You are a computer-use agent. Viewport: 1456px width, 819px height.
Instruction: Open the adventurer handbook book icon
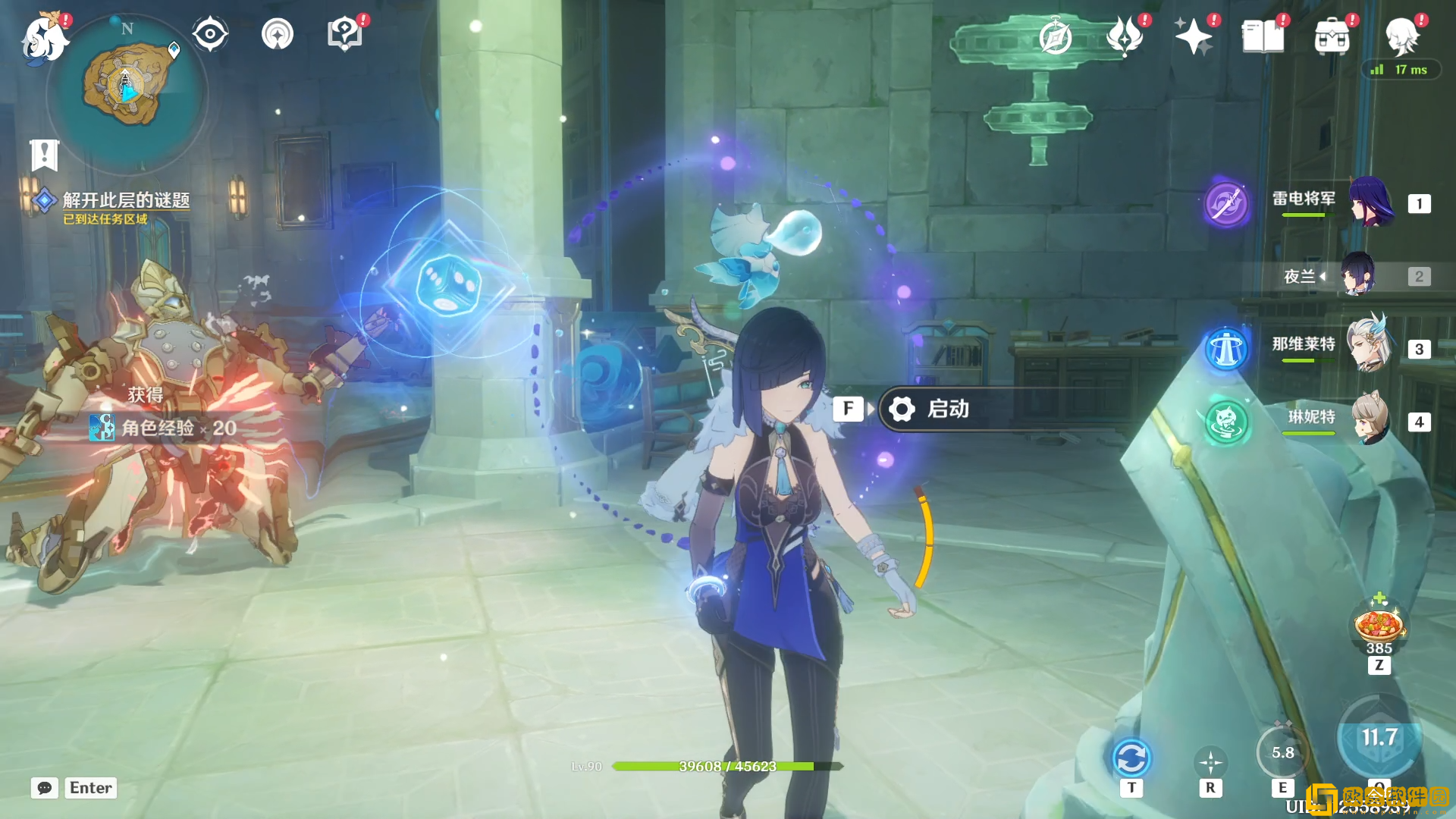coord(1263,36)
